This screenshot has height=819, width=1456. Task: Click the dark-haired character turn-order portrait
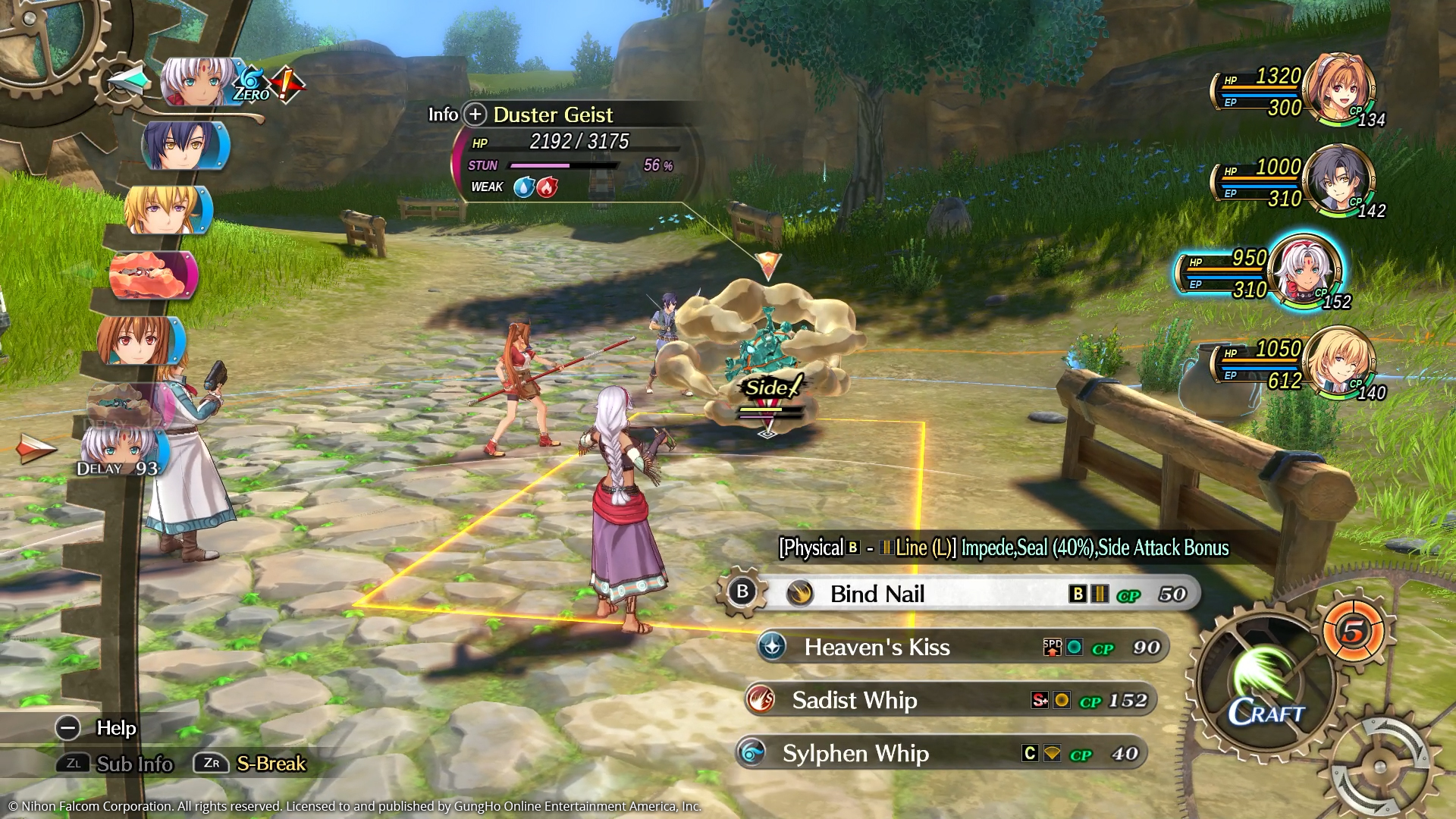click(184, 144)
